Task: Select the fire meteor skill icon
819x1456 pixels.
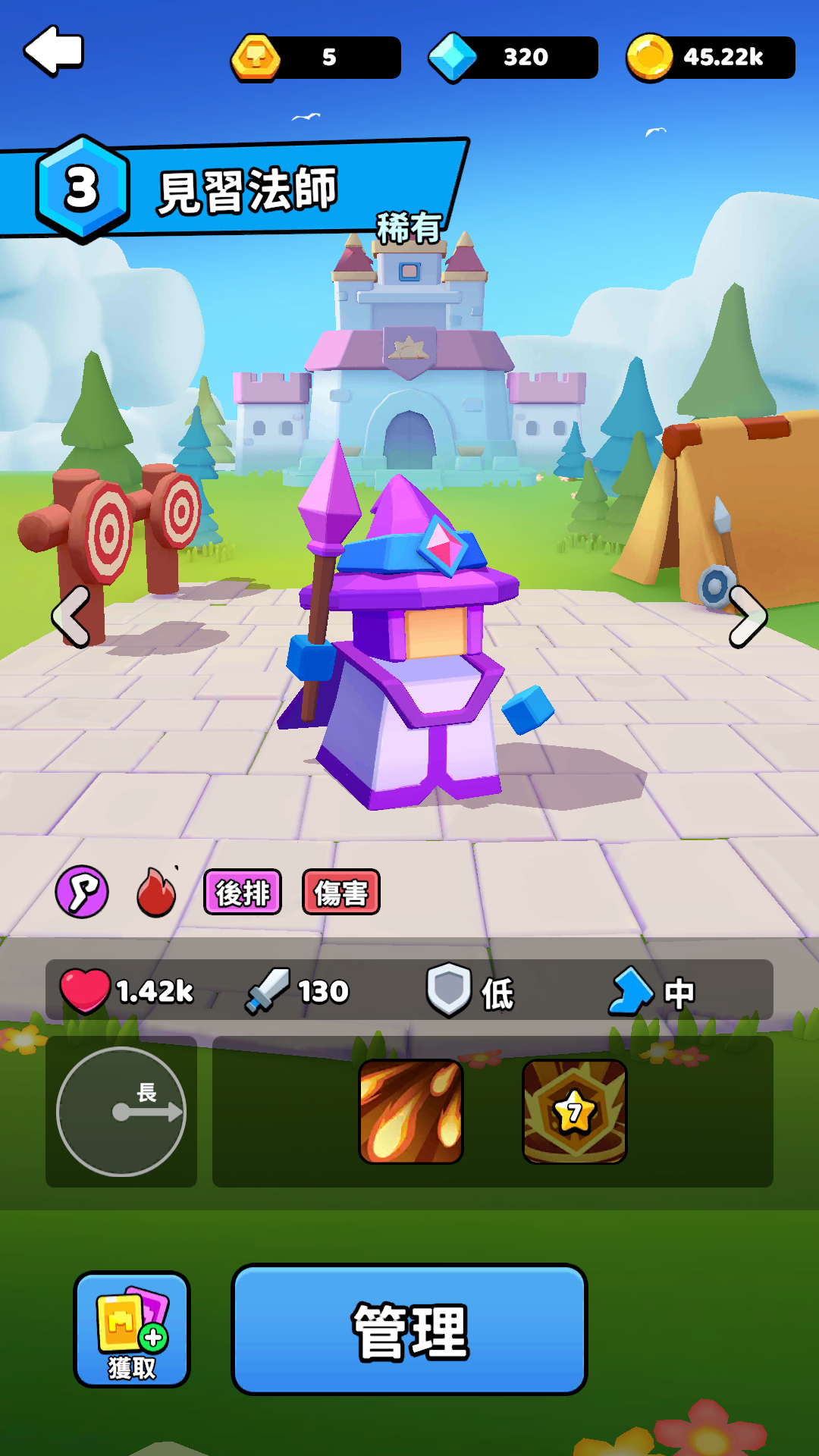Action: pyautogui.click(x=411, y=1112)
